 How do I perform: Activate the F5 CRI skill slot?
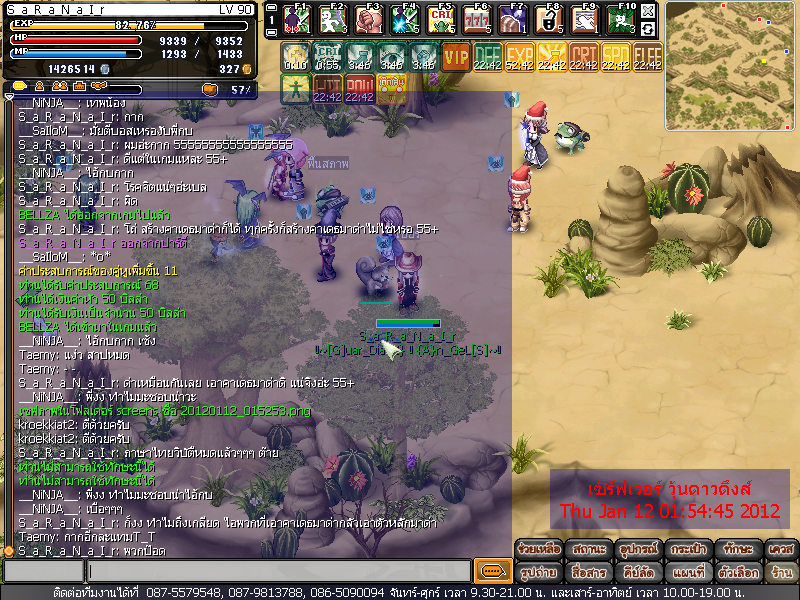(441, 19)
